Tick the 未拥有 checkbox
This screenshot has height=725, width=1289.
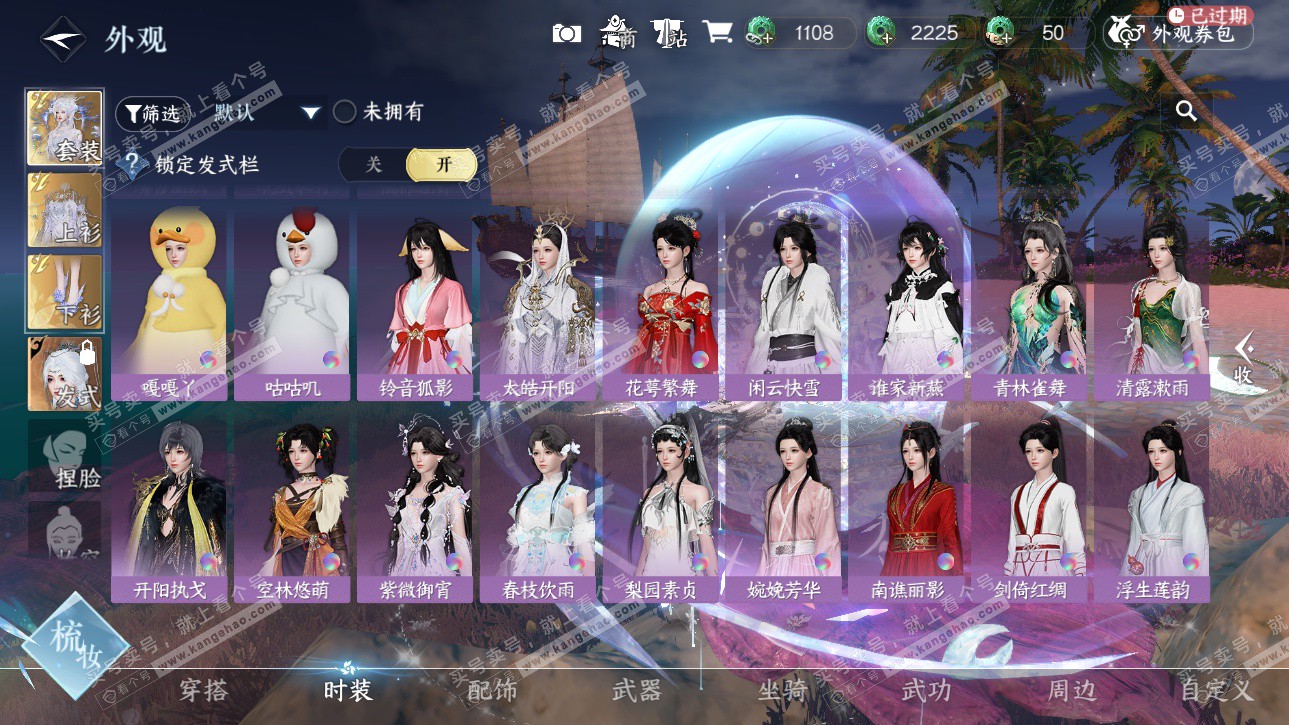coord(345,112)
